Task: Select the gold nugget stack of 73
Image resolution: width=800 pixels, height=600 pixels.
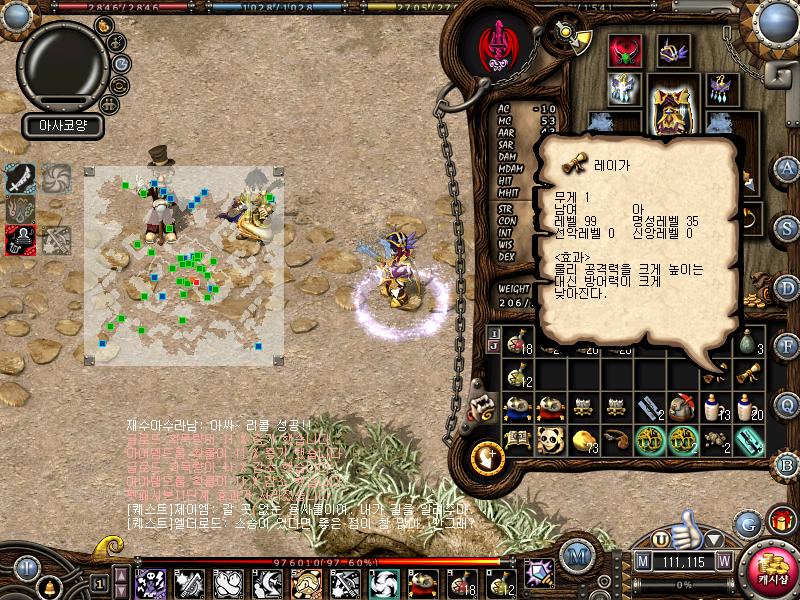Action: [585, 439]
